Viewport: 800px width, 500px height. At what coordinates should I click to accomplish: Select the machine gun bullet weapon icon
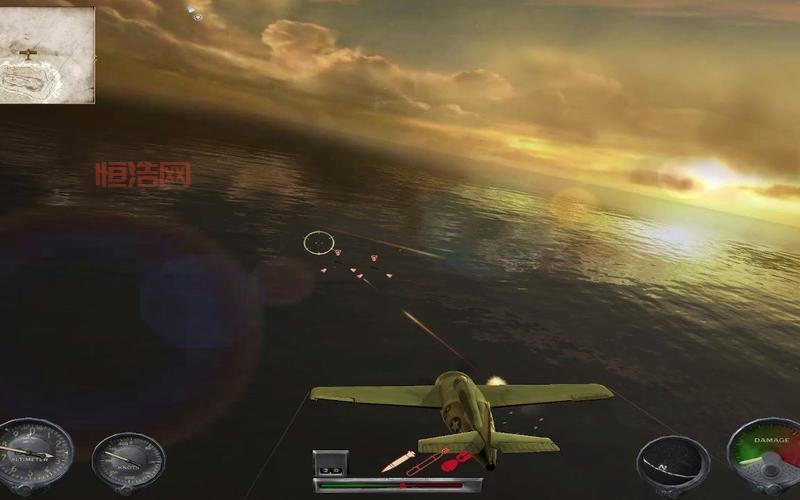coord(397,462)
